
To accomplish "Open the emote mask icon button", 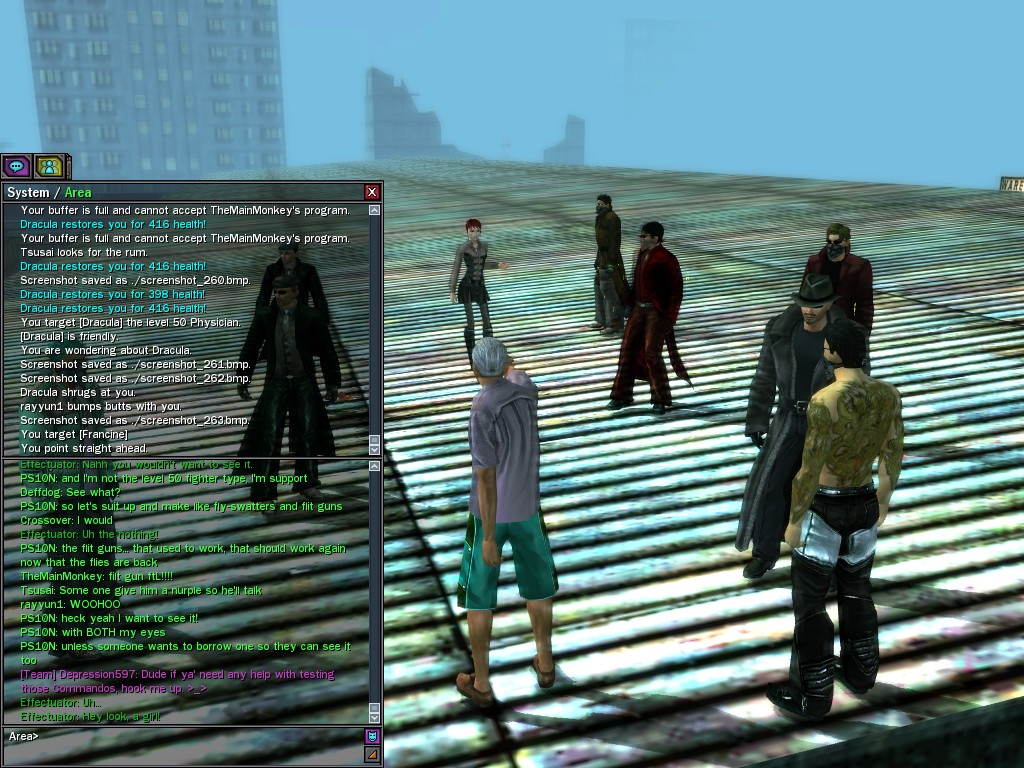I will tap(372, 737).
